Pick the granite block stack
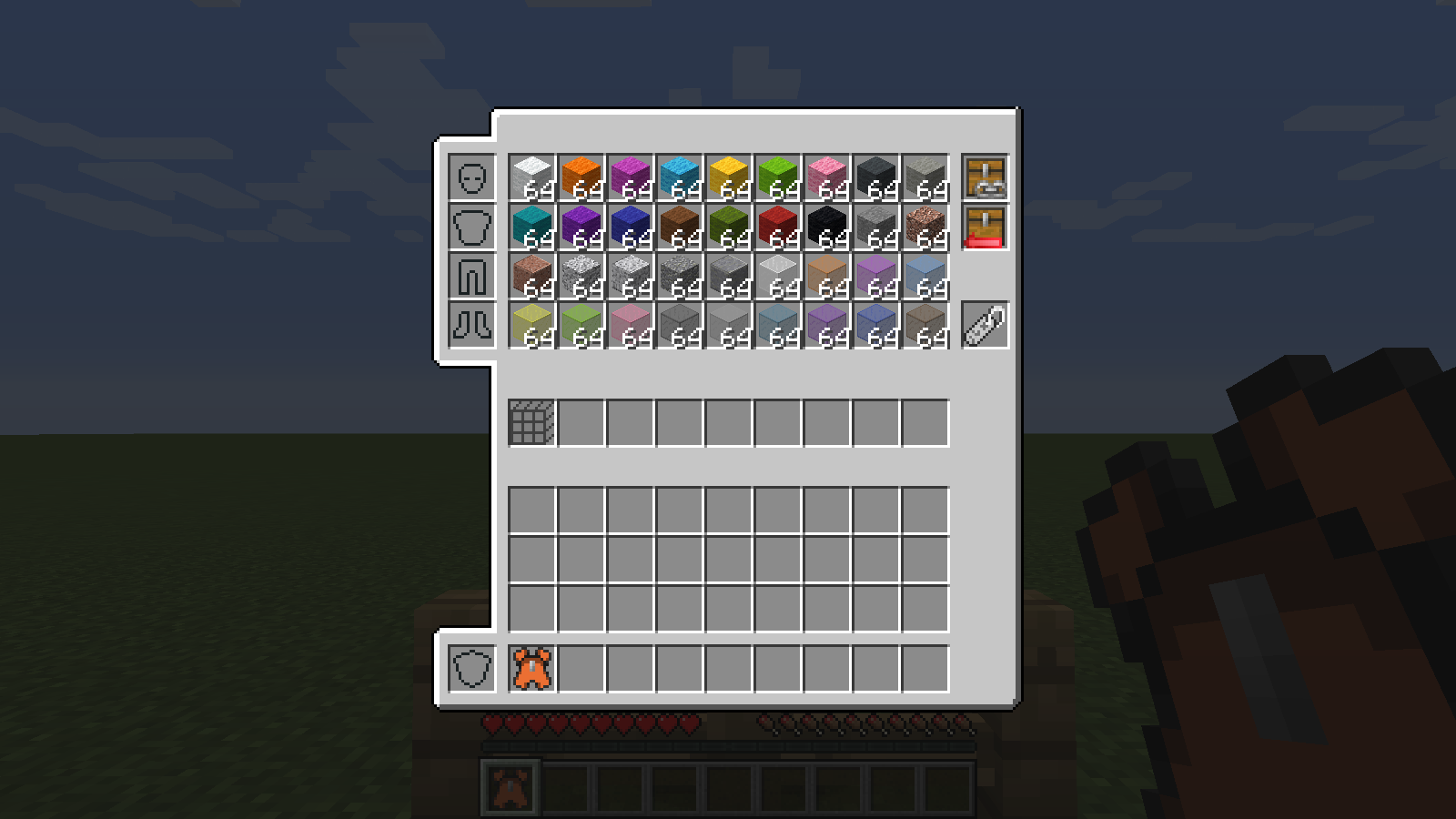 tap(532, 278)
